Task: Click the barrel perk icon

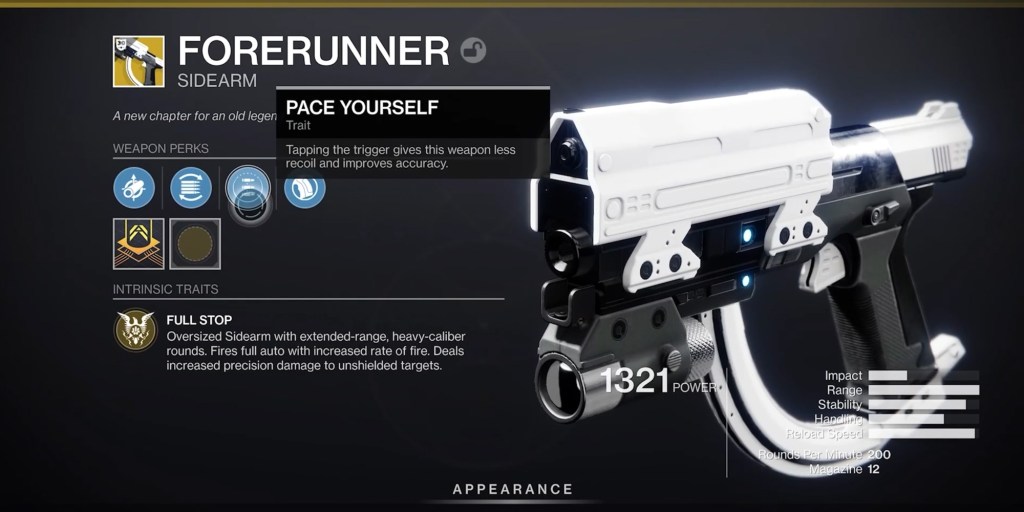Action: click(134, 187)
